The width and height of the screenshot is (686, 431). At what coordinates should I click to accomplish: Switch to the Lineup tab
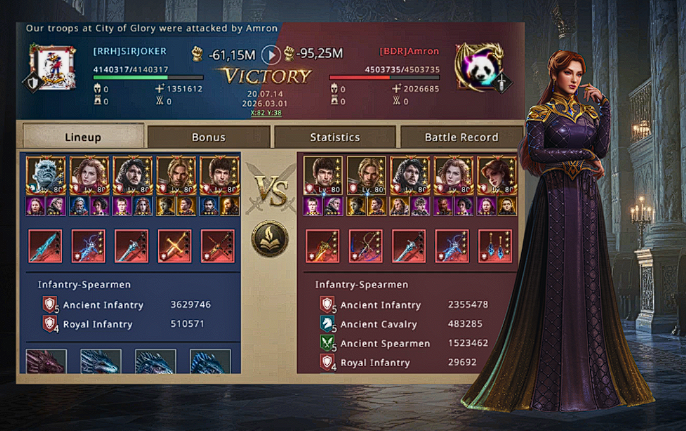(82, 136)
